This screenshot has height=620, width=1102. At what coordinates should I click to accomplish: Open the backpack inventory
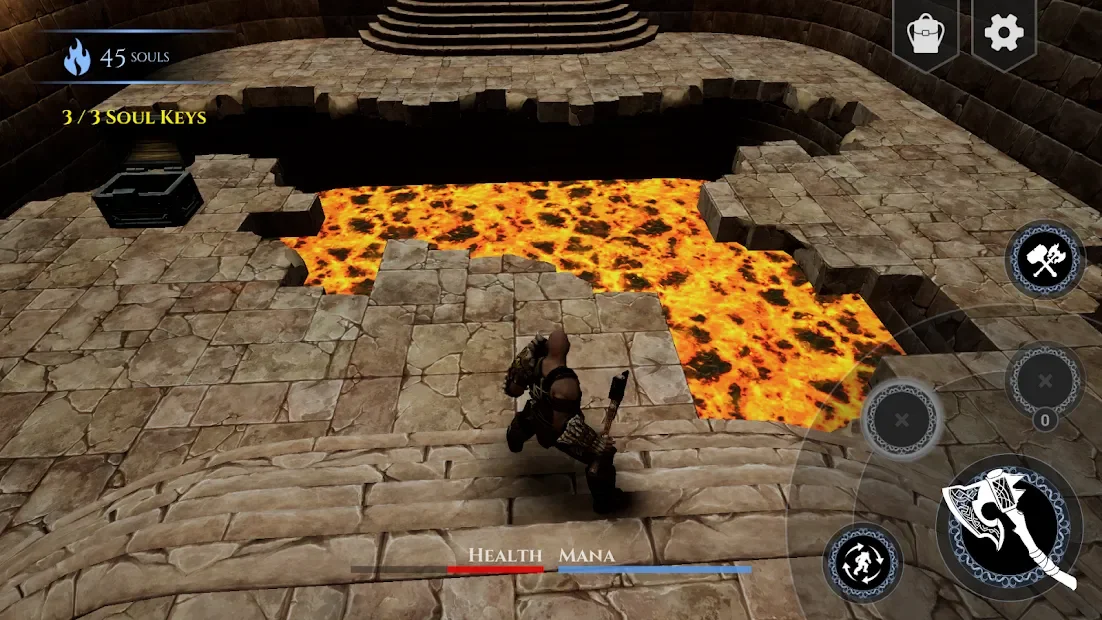point(926,33)
